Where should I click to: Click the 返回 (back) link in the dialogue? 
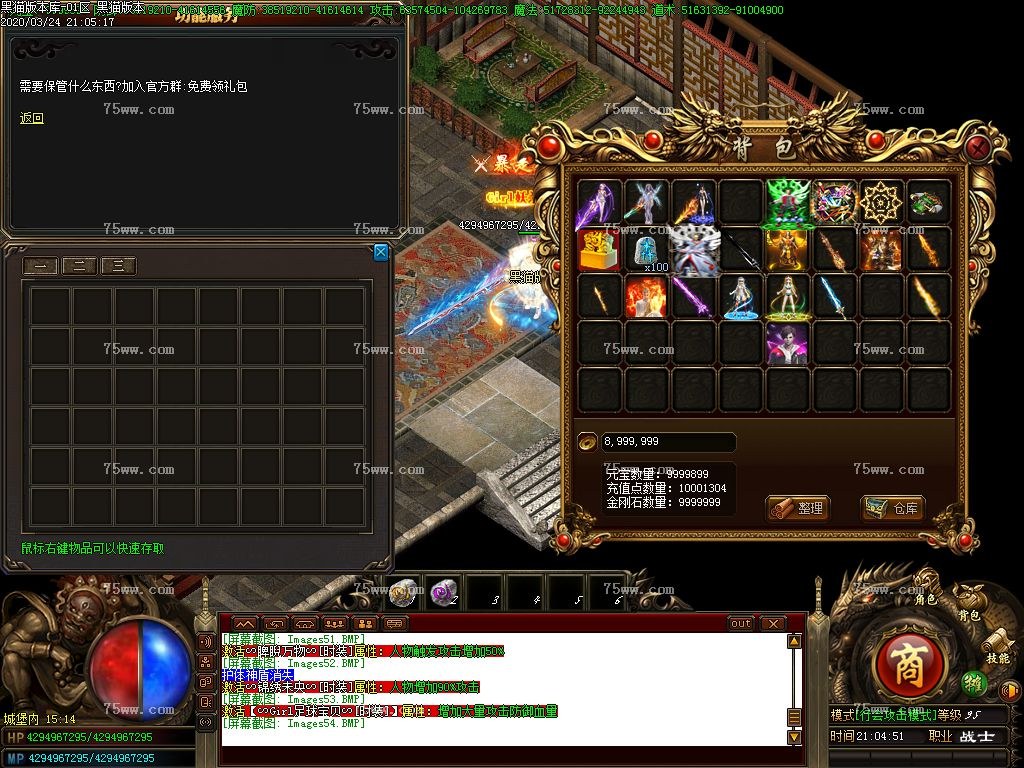pos(32,118)
